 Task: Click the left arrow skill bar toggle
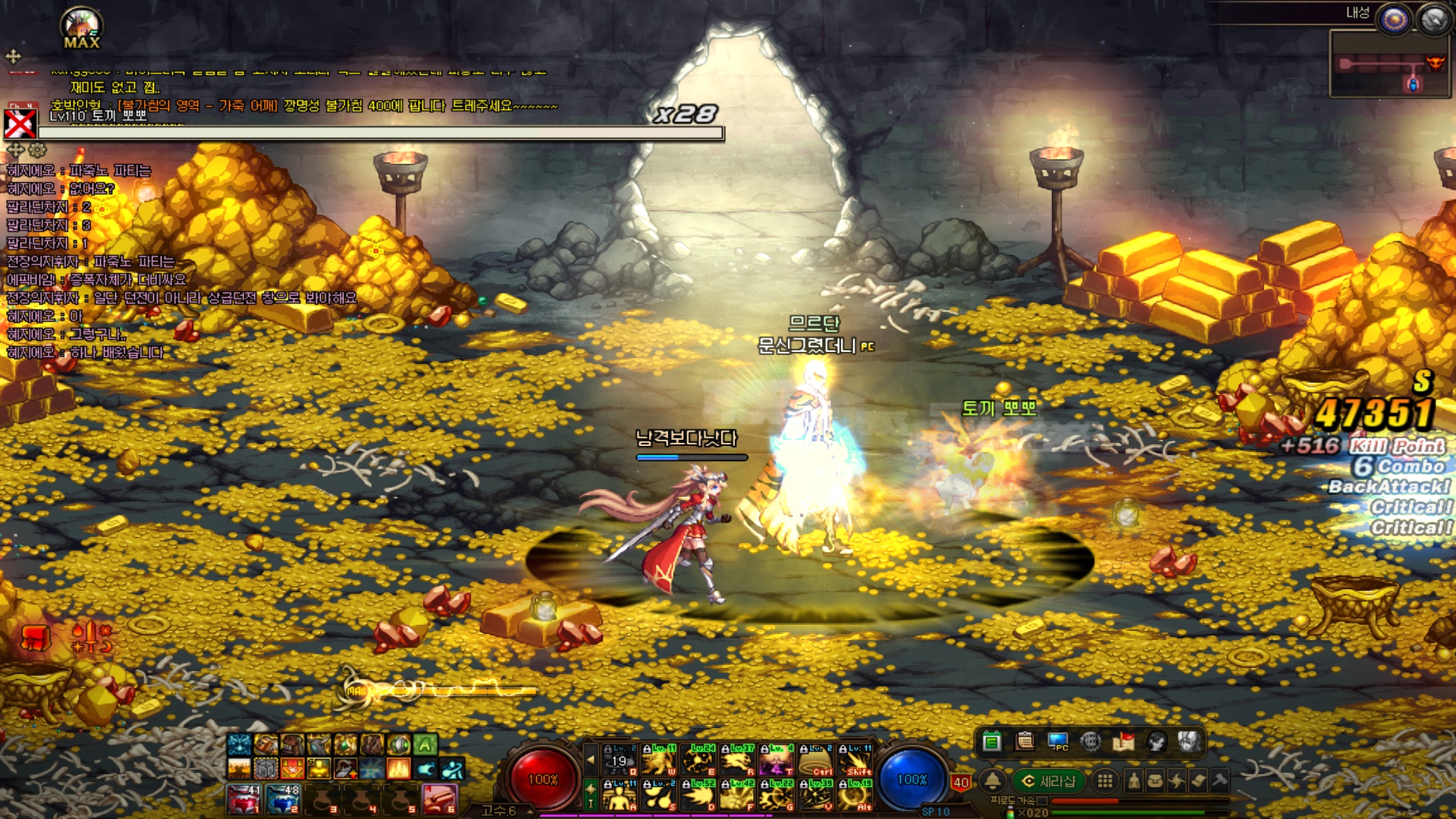(591, 759)
